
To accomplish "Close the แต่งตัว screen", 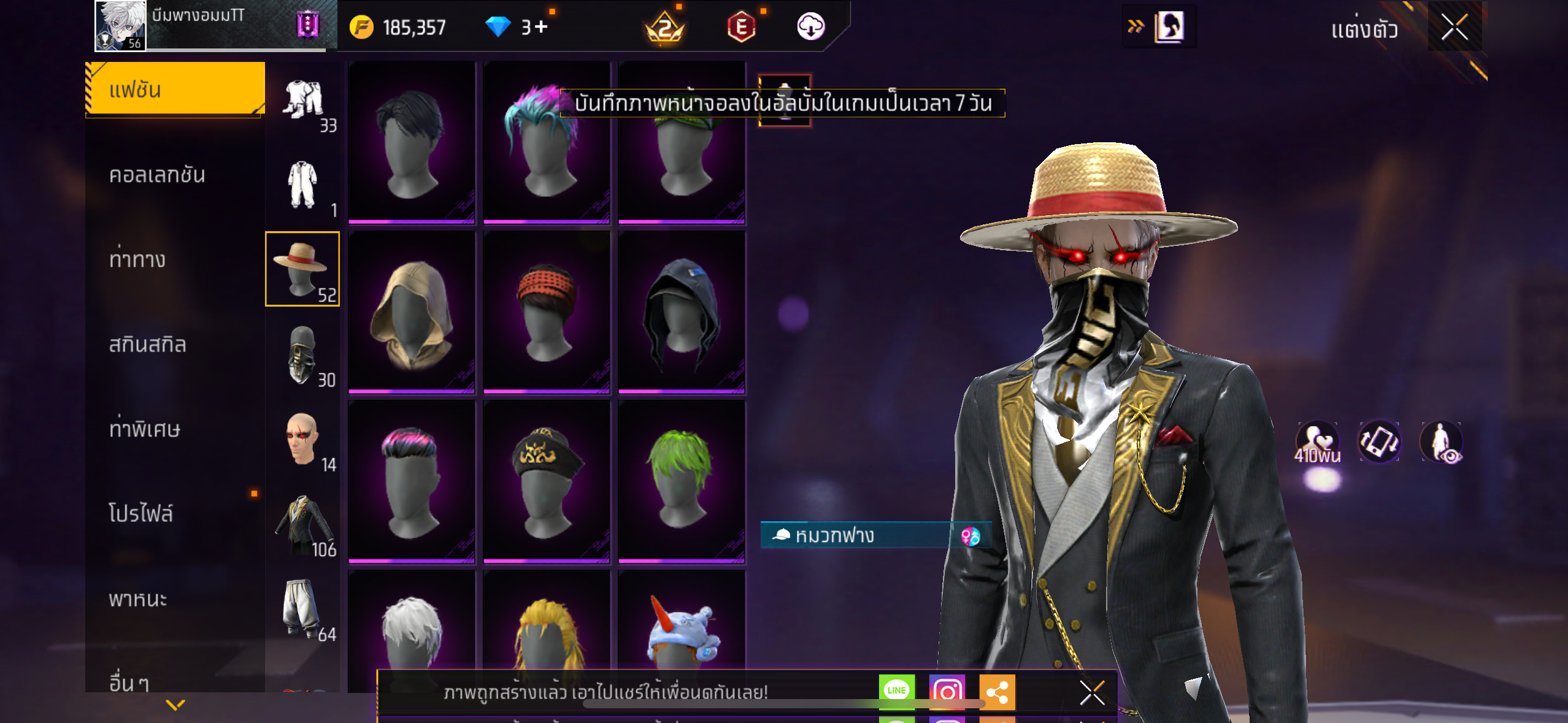I will pos(1454,28).
